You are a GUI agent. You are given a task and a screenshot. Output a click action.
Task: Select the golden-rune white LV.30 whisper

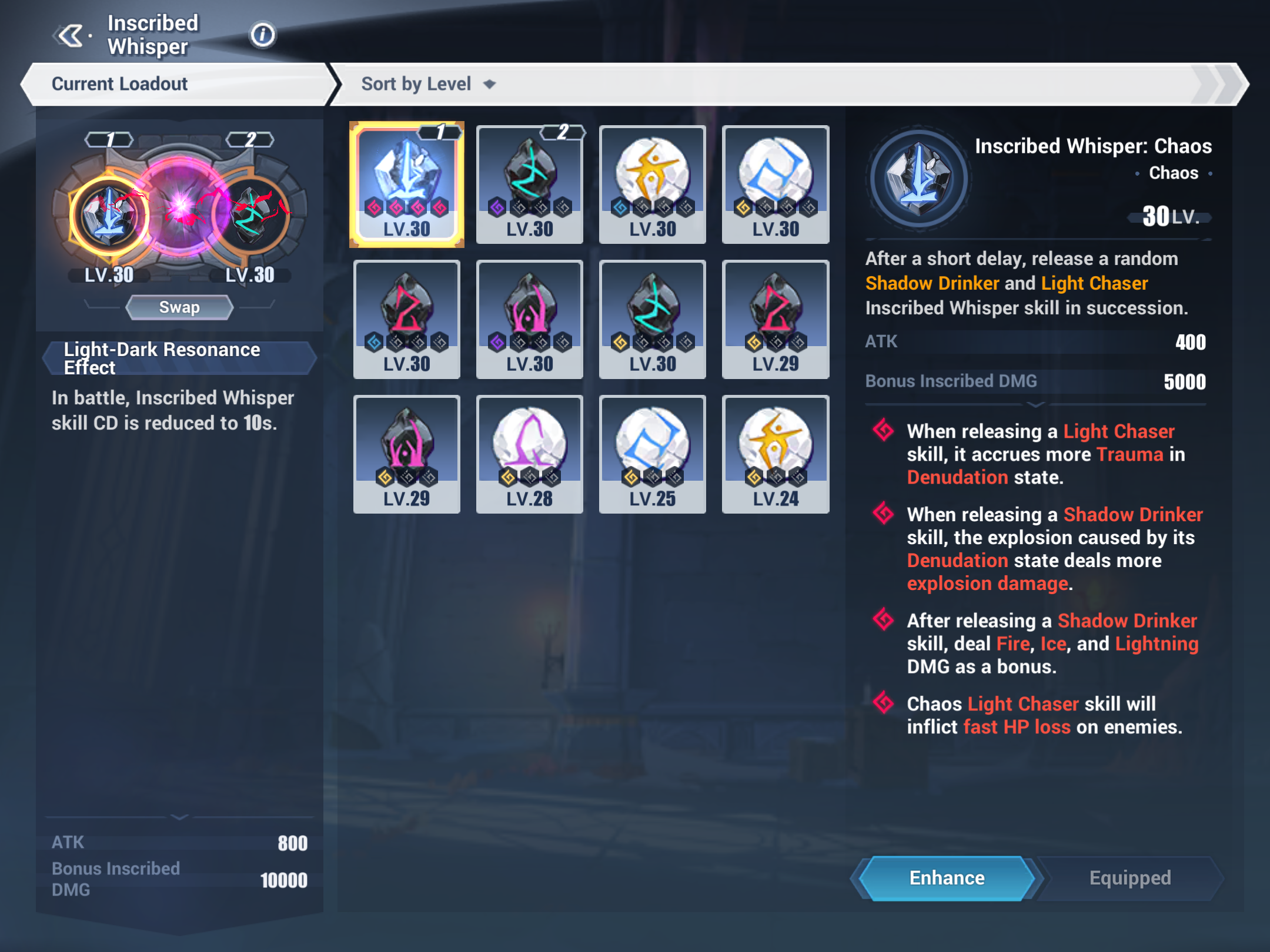click(652, 182)
